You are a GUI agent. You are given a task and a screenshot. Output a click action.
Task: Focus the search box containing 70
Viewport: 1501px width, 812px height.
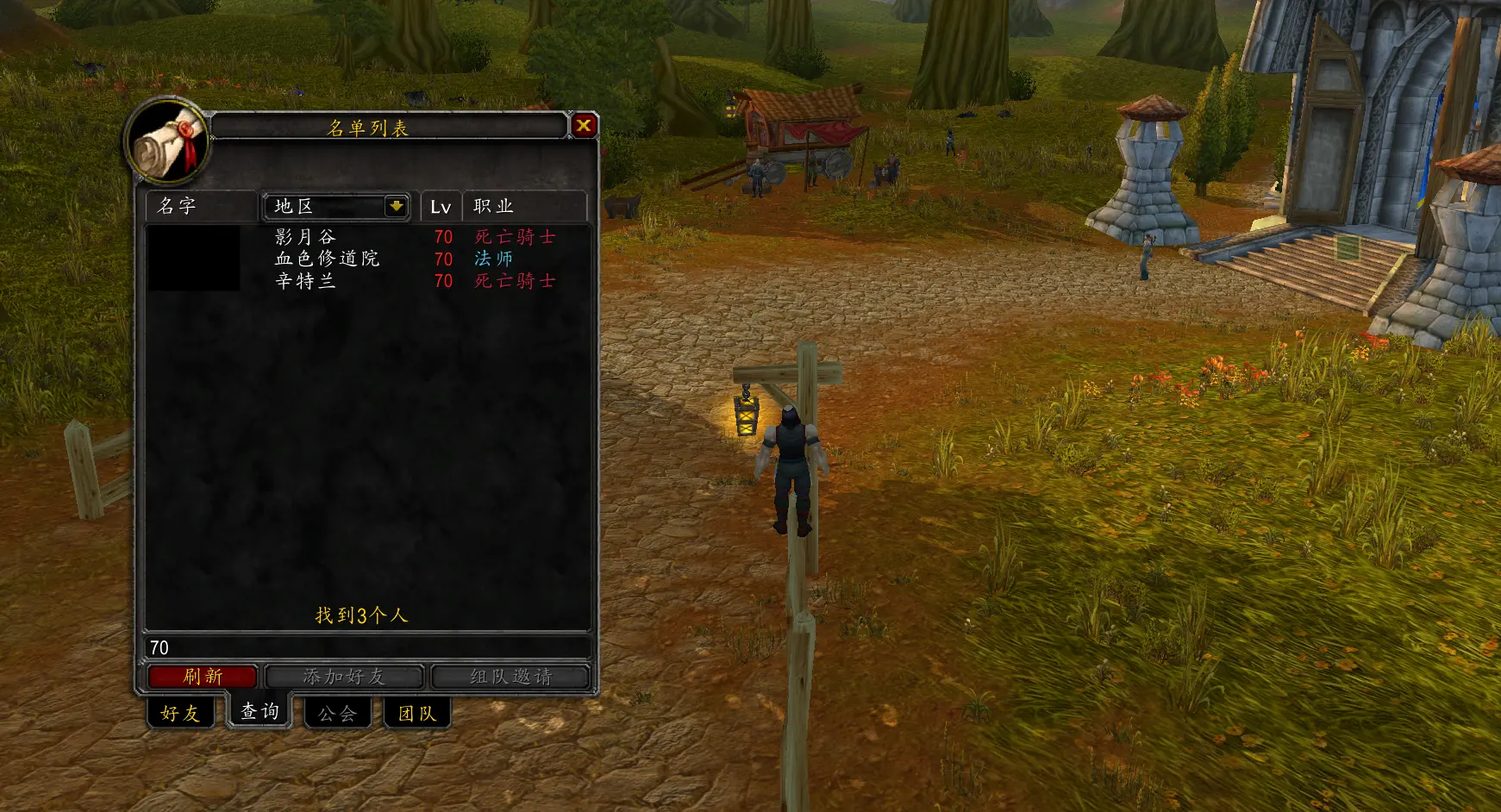(366, 647)
